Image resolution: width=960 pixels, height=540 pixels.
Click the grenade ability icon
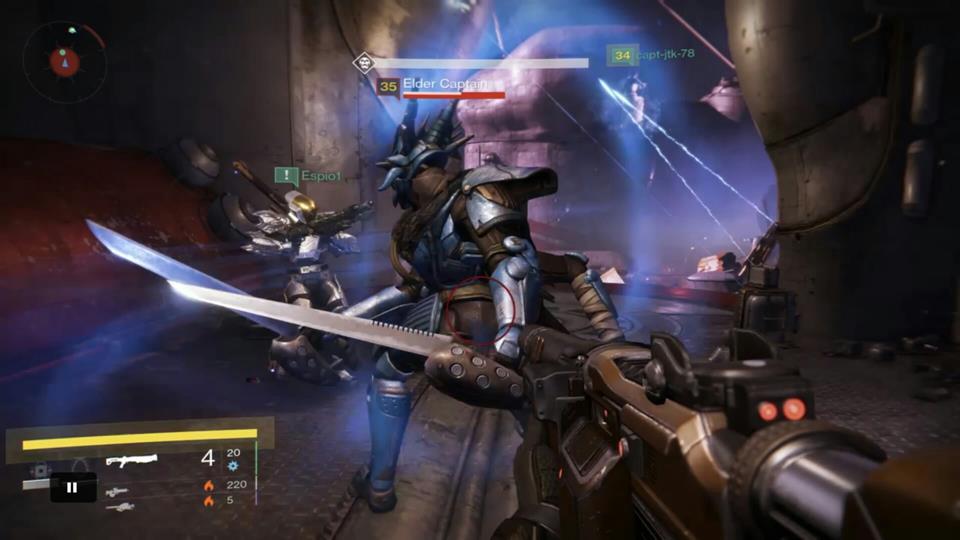pyautogui.click(x=40, y=469)
